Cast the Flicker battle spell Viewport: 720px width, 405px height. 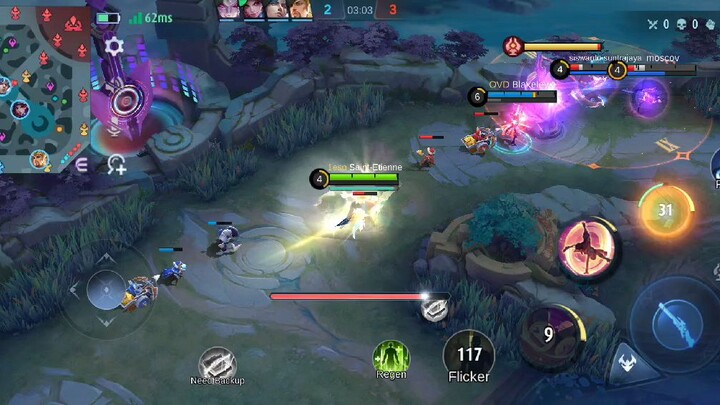469,356
